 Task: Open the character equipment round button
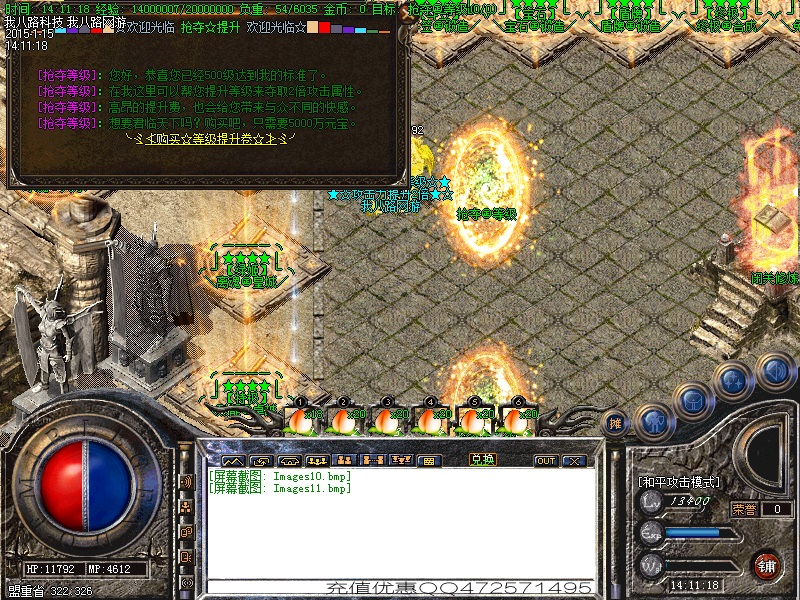653,420
